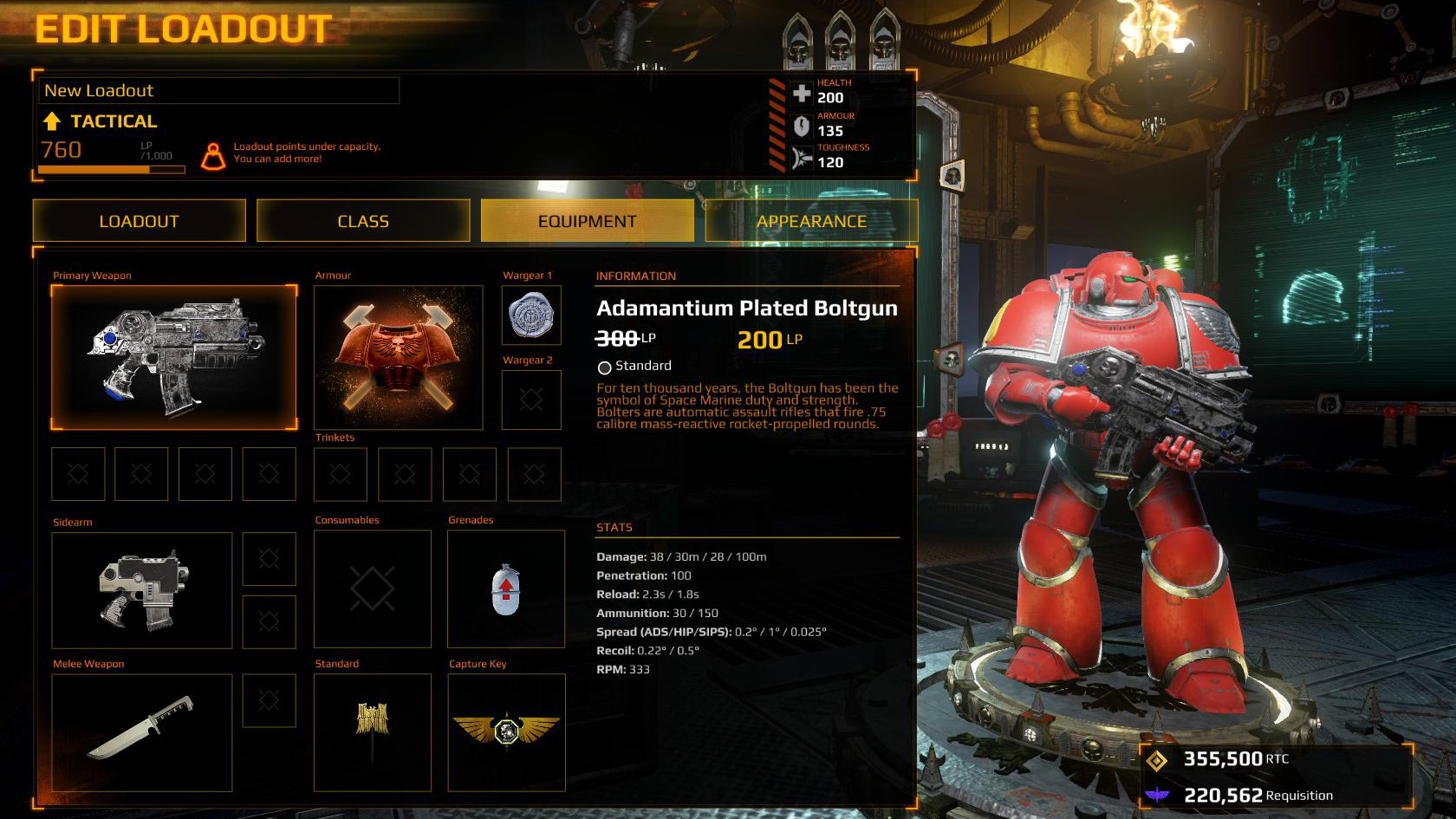Pick the Sidearm bolt pistol slot
Image resolution: width=1456 pixels, height=819 pixels.
[x=142, y=590]
